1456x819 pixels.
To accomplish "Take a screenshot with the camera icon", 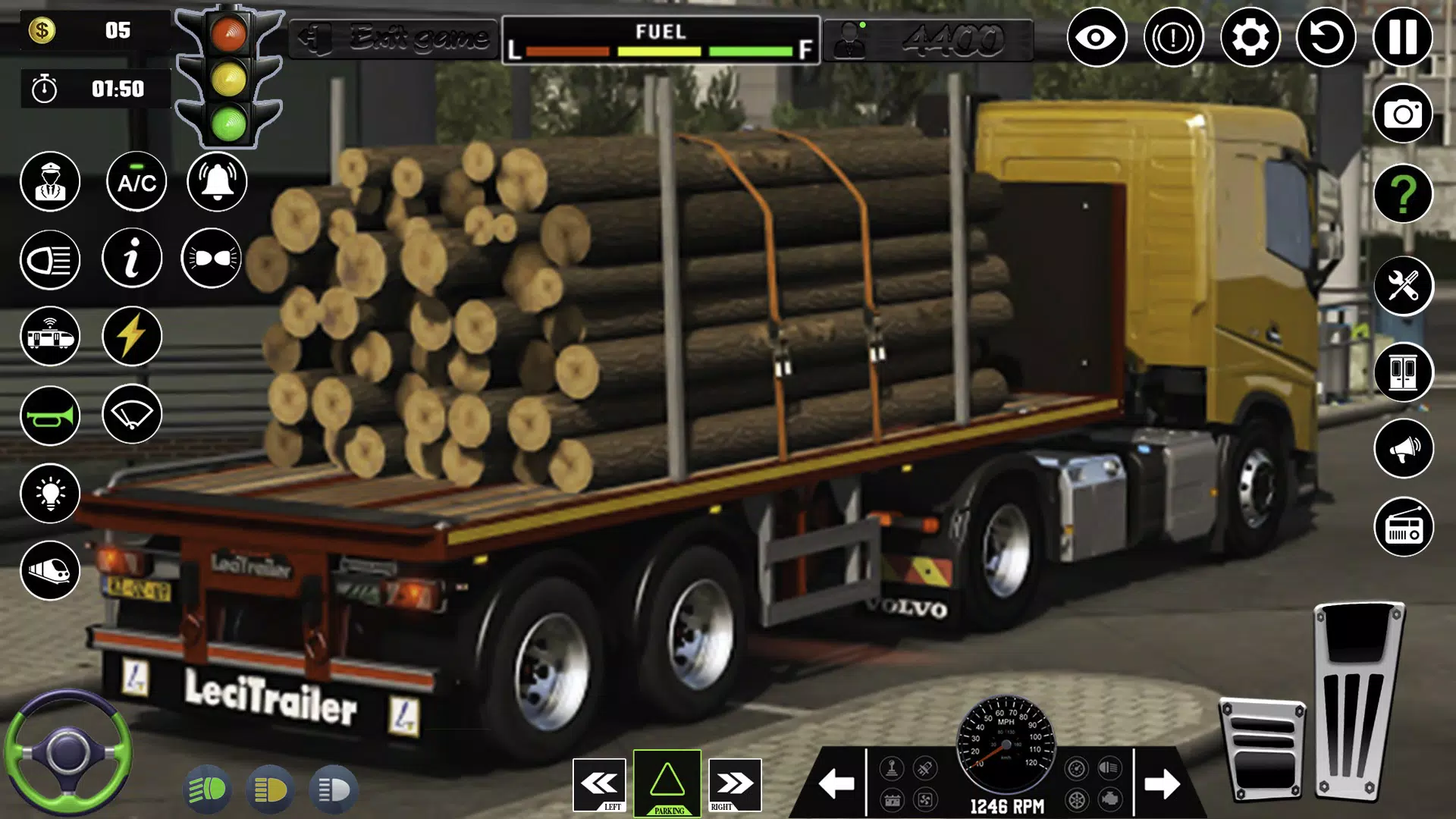I will [x=1402, y=114].
